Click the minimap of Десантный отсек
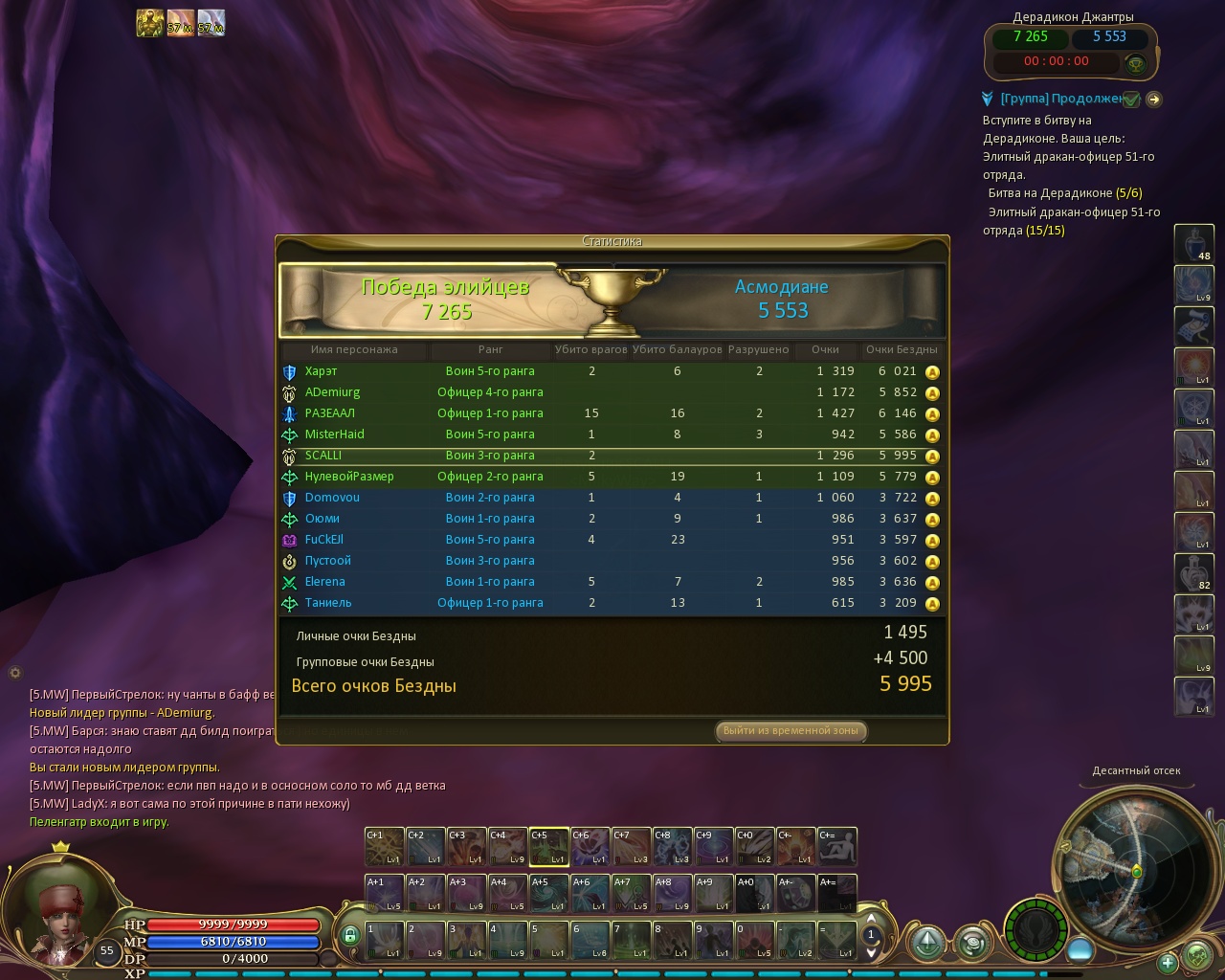The image size is (1225, 980). click(1122, 857)
